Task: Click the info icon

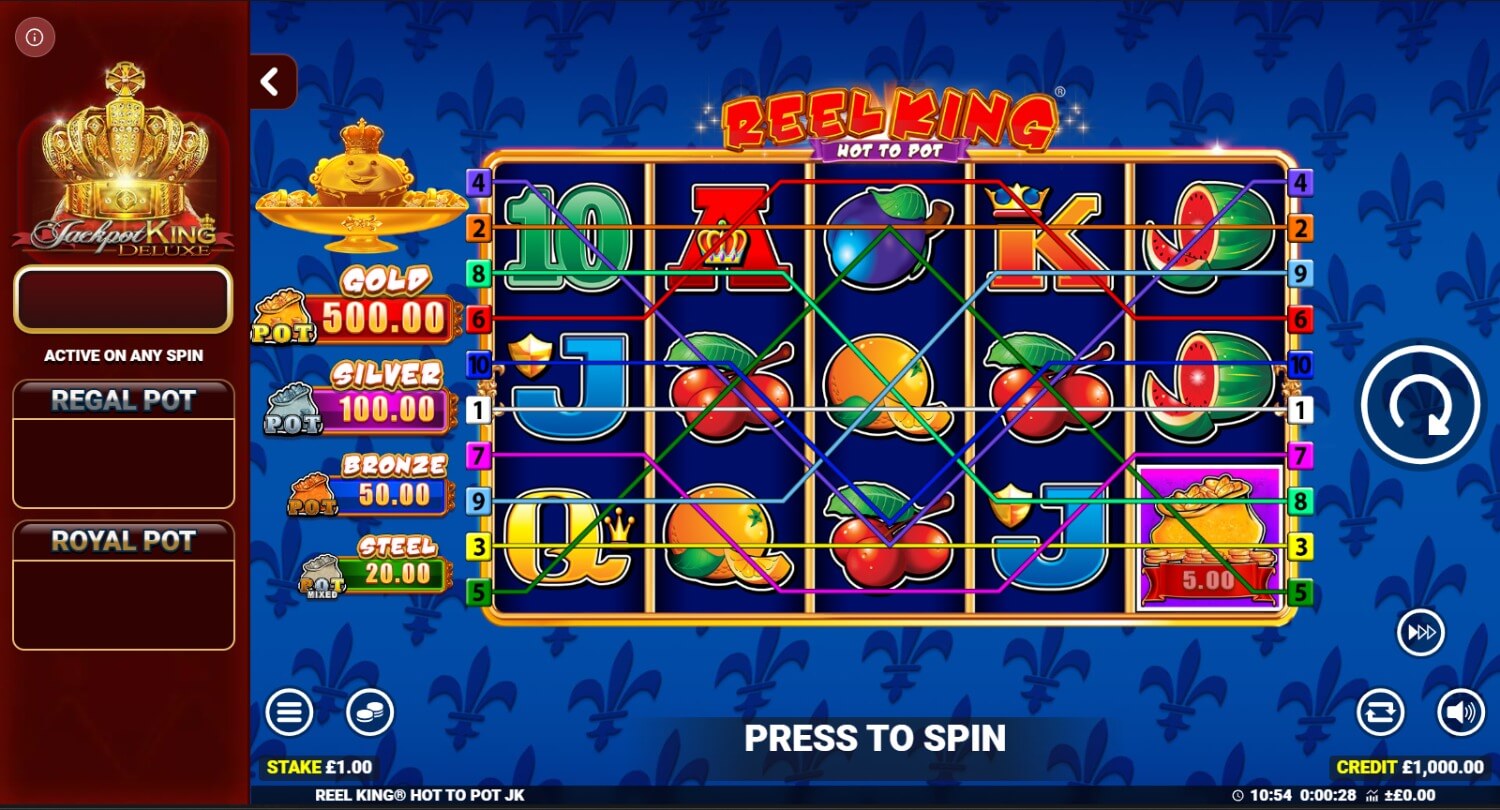Action: [35, 38]
